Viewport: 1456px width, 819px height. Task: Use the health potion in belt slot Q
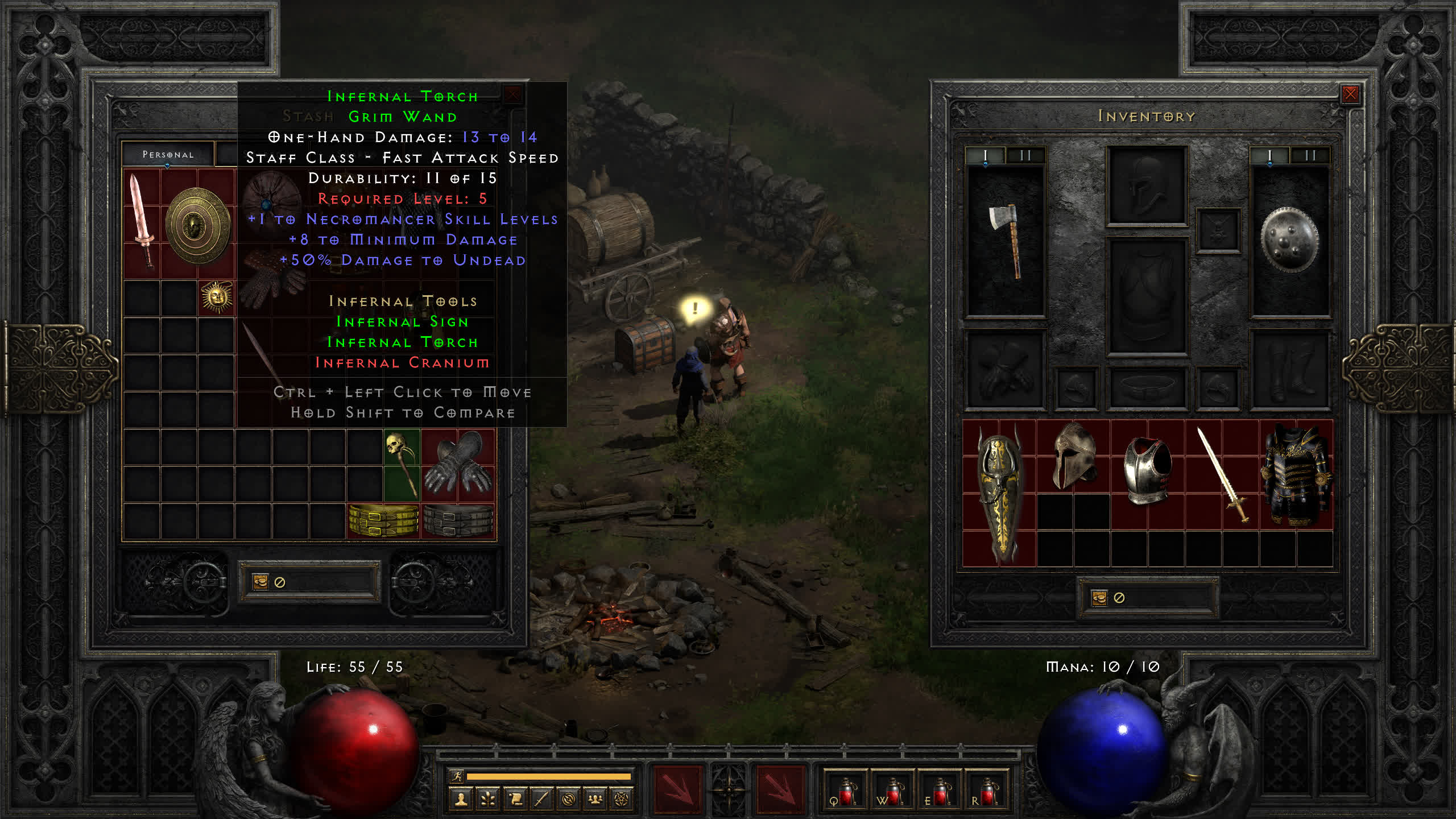point(845,792)
